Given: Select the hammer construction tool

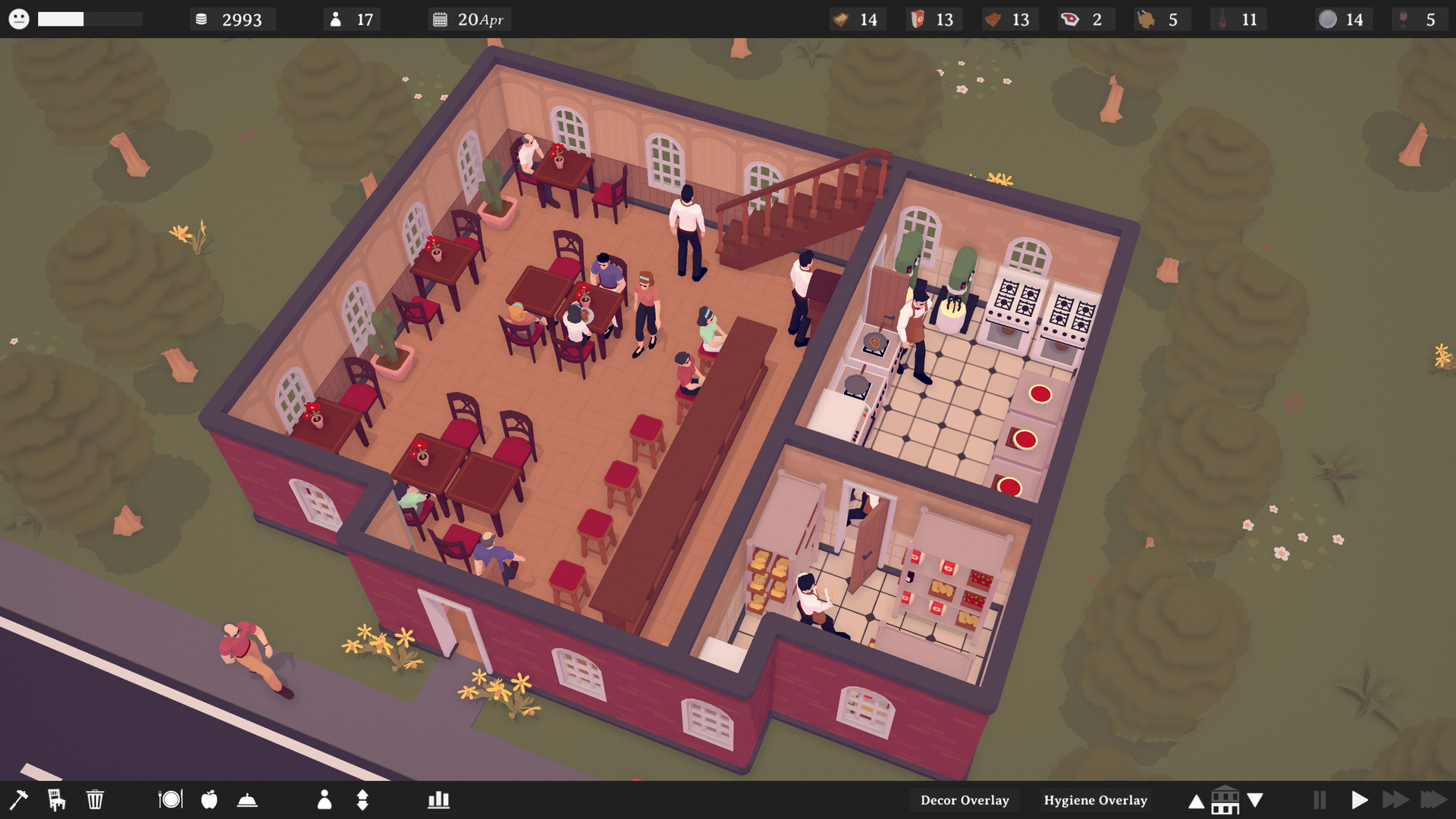Looking at the screenshot, I should pos(20,800).
